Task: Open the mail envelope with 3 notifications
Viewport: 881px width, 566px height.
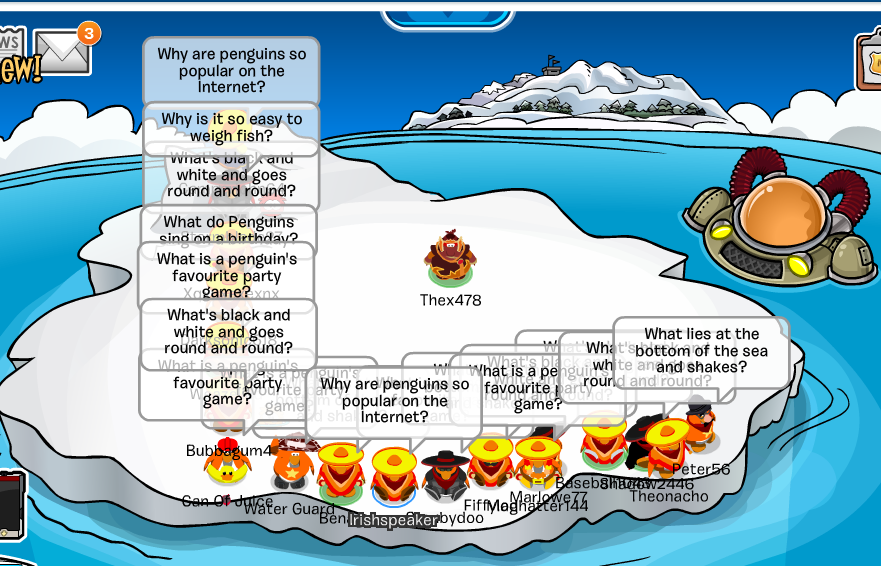Action: 62,52
